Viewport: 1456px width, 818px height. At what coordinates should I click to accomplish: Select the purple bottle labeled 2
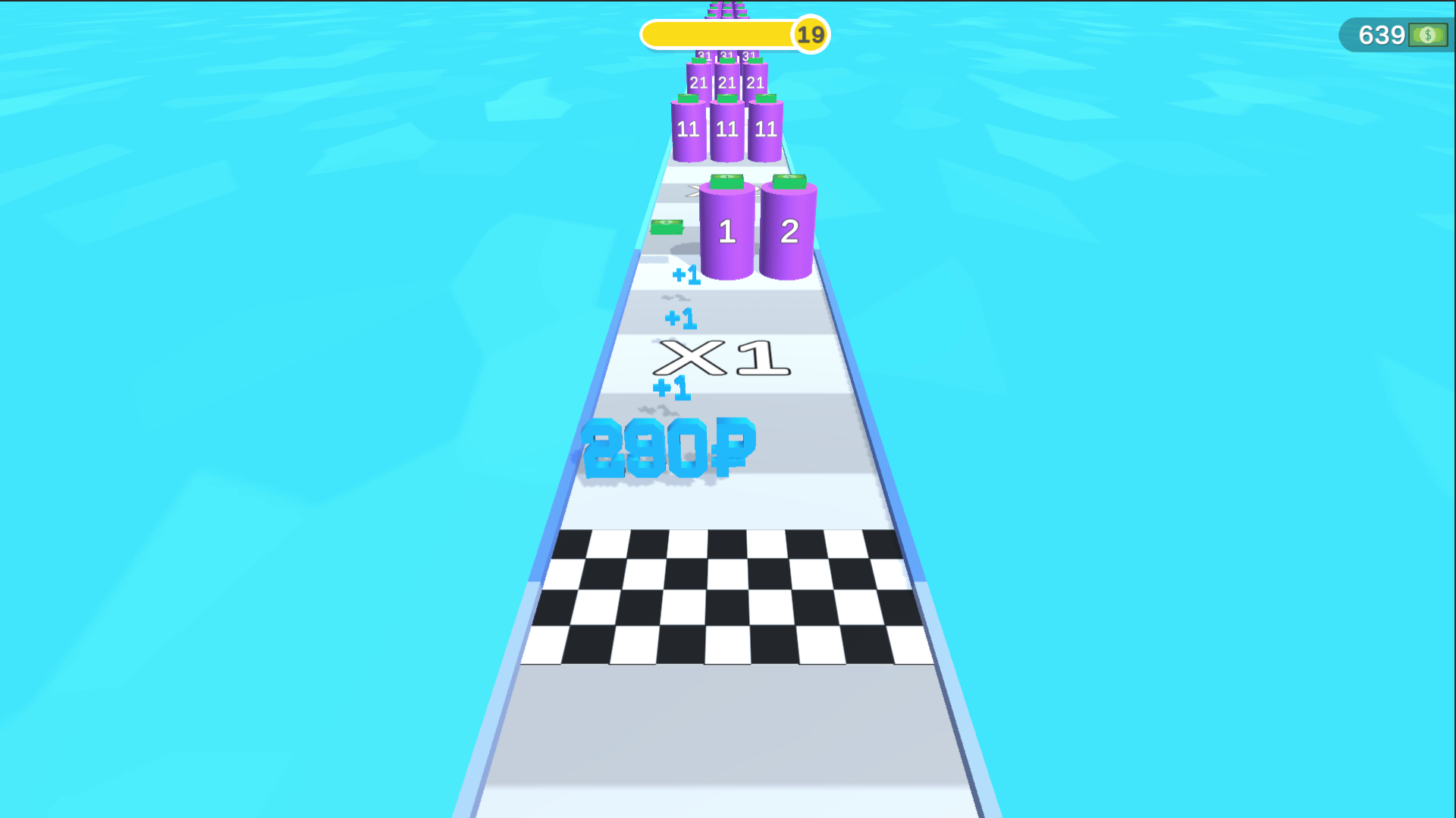click(789, 231)
